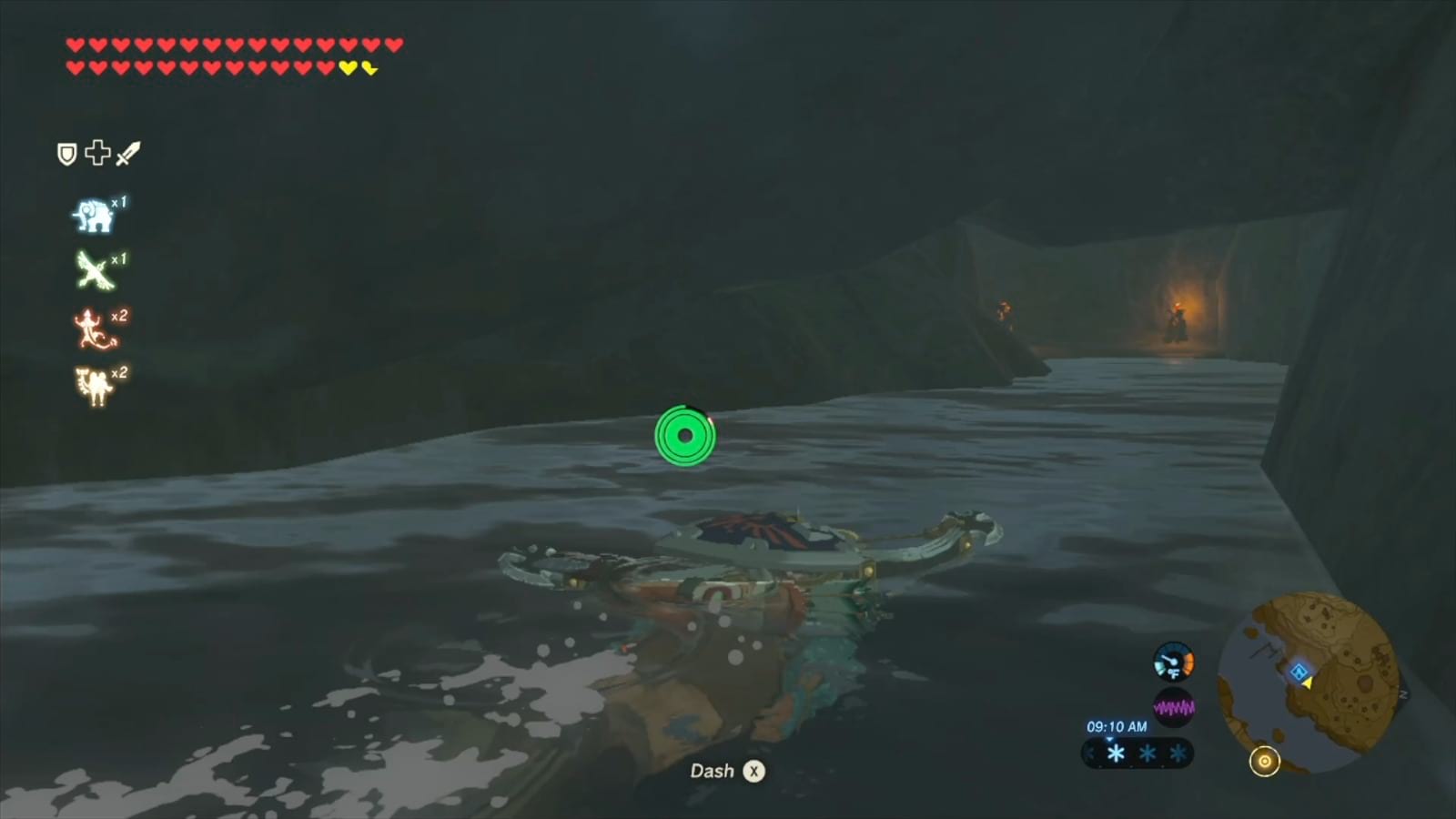Toggle the highlighted snowflake weather indicator
1456x819 pixels.
coord(1116,753)
